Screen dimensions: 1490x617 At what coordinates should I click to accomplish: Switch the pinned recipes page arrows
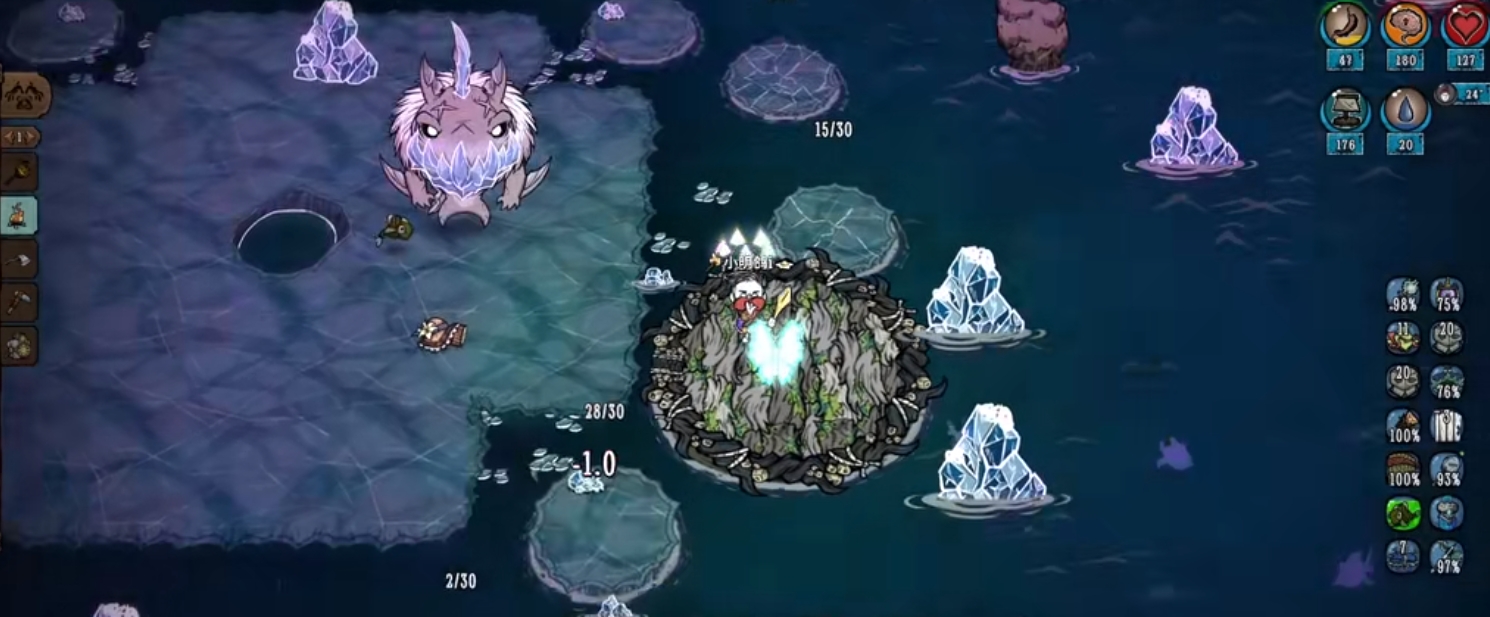(x=19, y=137)
